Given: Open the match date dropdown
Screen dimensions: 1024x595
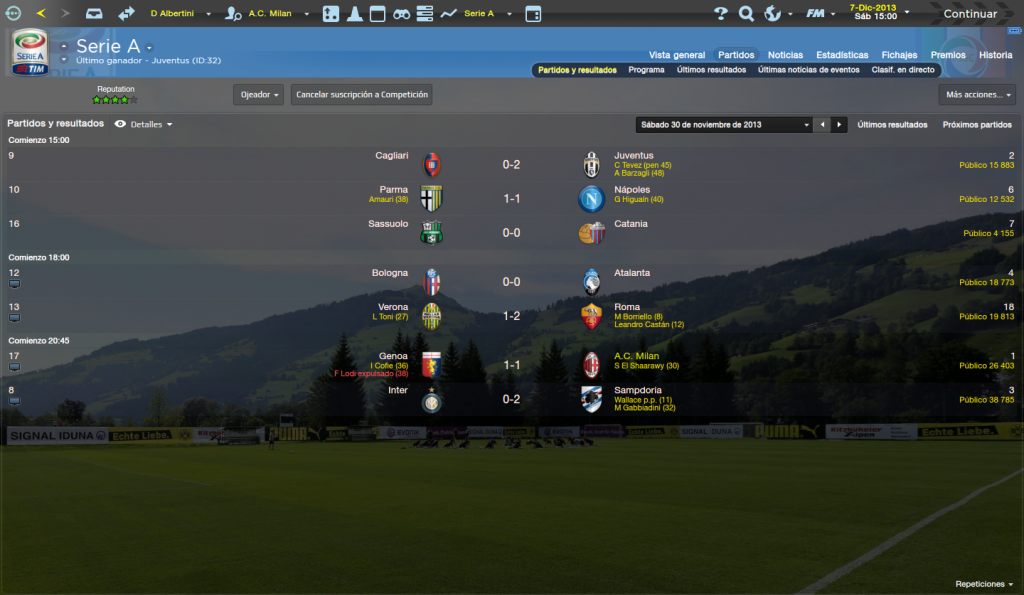Looking at the screenshot, I should click(x=725, y=125).
